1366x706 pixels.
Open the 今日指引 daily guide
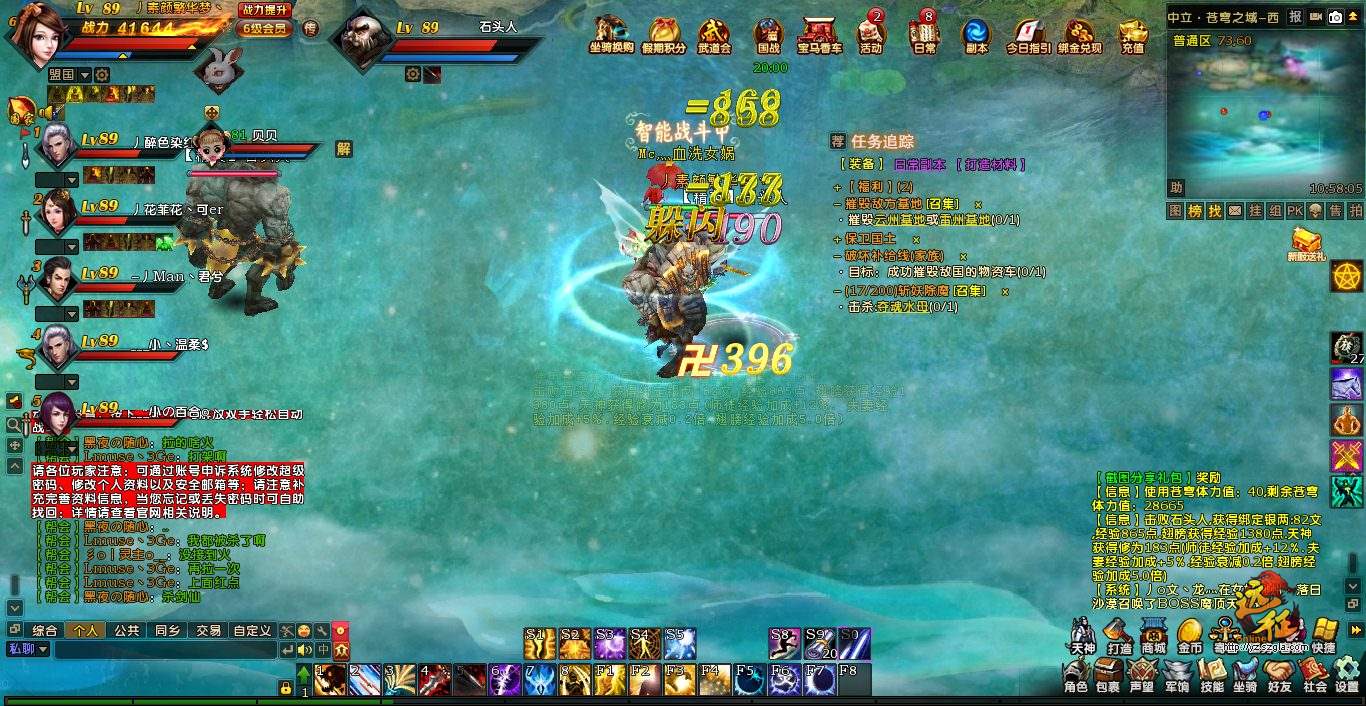(1028, 34)
